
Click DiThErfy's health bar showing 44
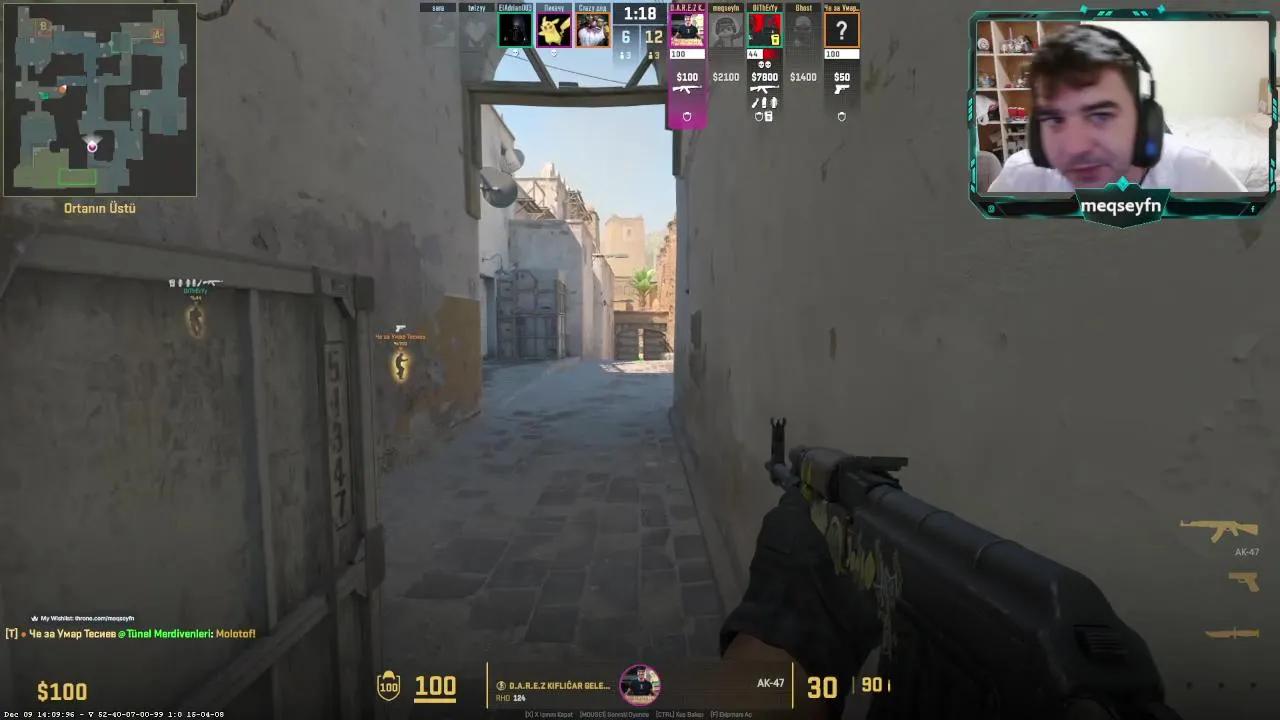click(x=757, y=54)
